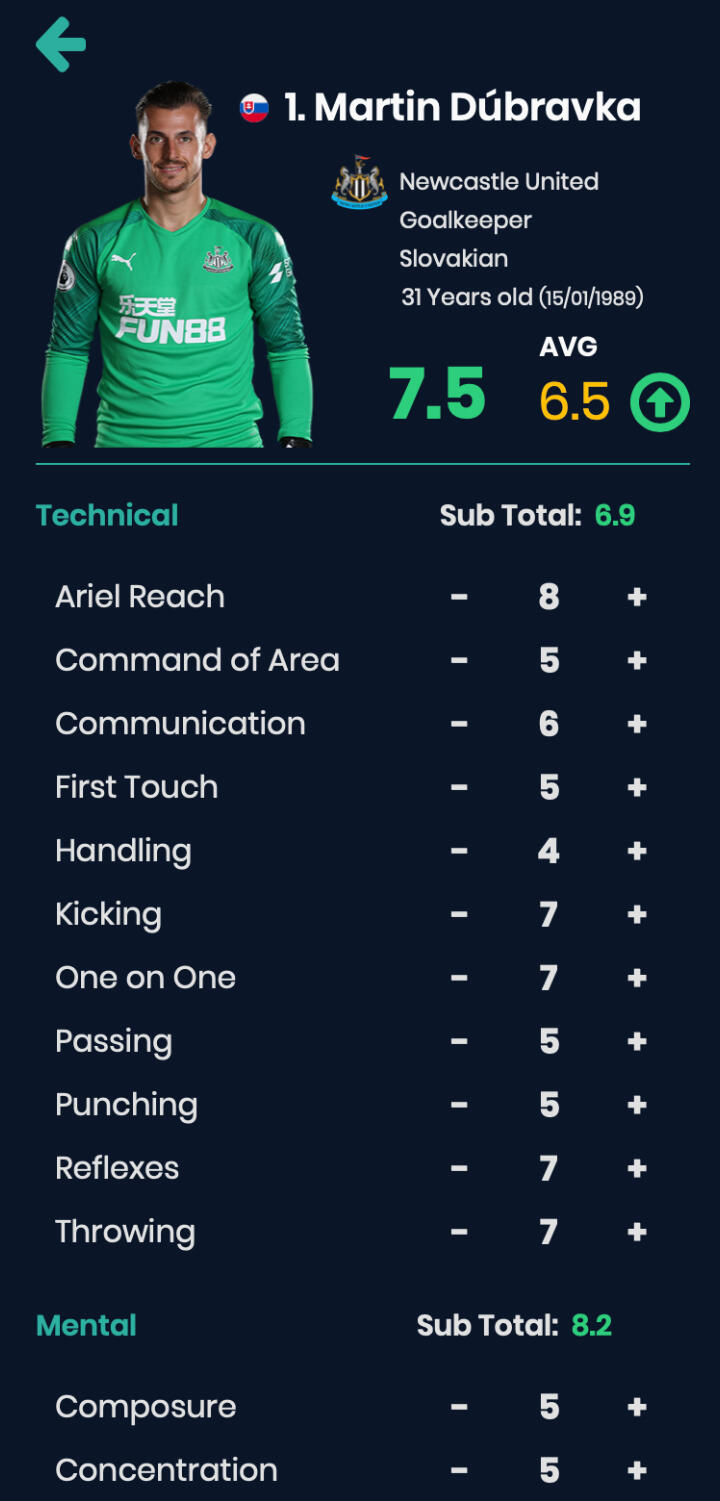Viewport: 720px width, 1501px height.
Task: Increase the First Touch rating
Action: [637, 788]
